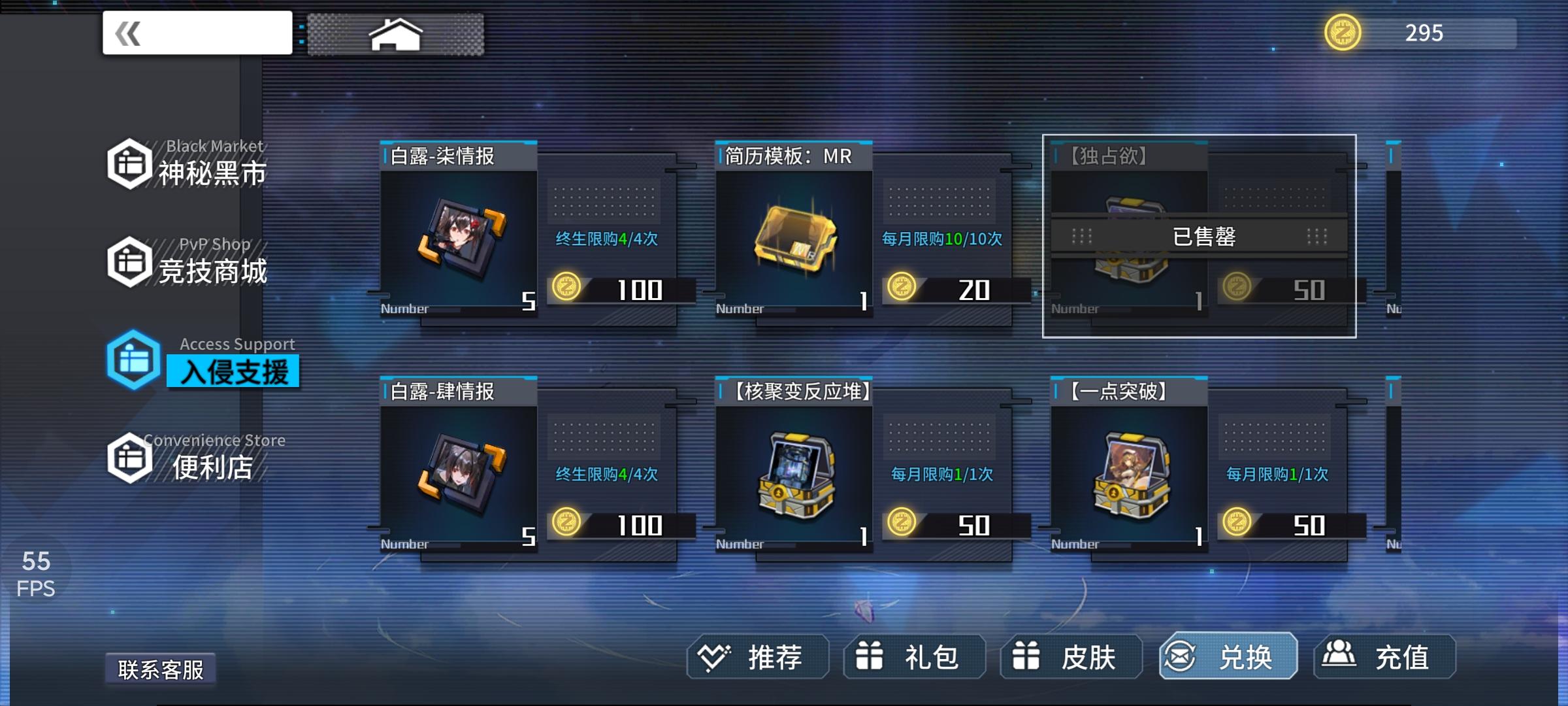Switch to the 推荐 recommendation tab
This screenshot has height=706, width=1568.
point(758,658)
